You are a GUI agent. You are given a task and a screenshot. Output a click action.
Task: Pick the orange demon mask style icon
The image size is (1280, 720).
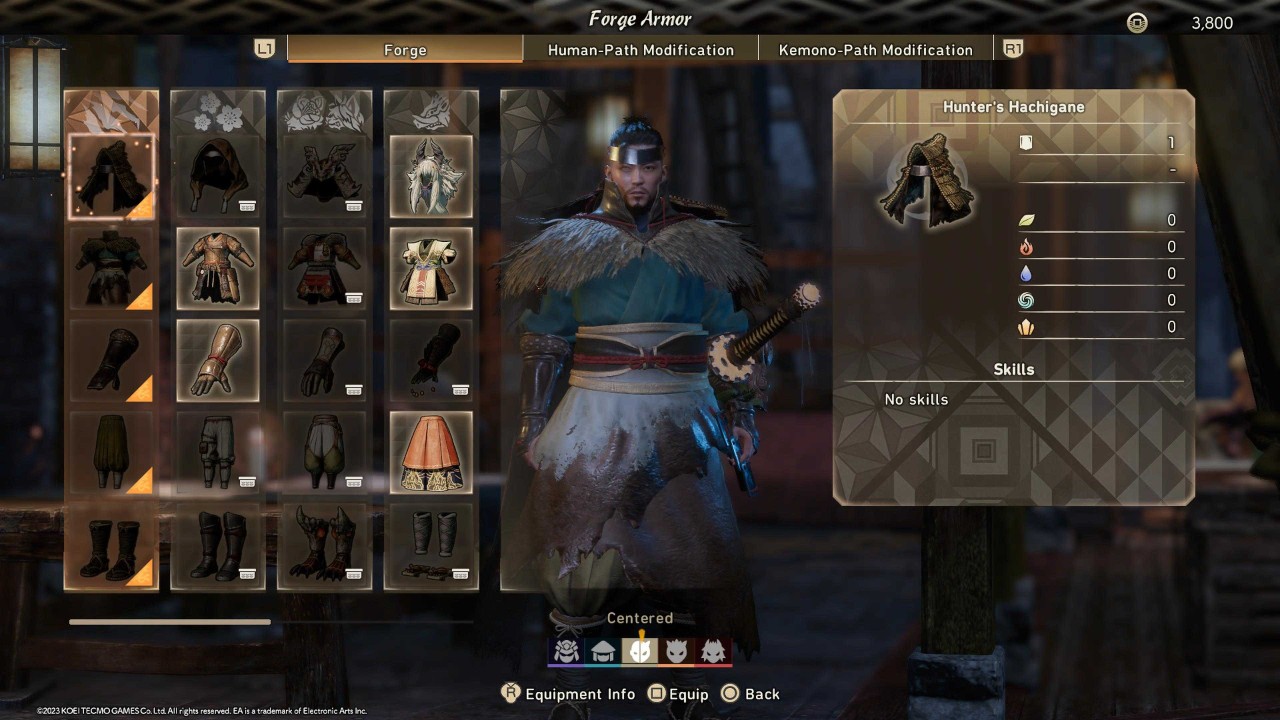click(677, 650)
